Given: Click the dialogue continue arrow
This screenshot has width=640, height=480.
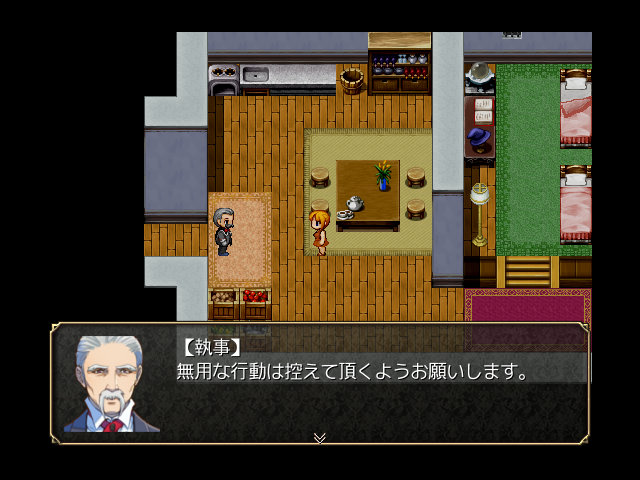Looking at the screenshot, I should (319, 437).
